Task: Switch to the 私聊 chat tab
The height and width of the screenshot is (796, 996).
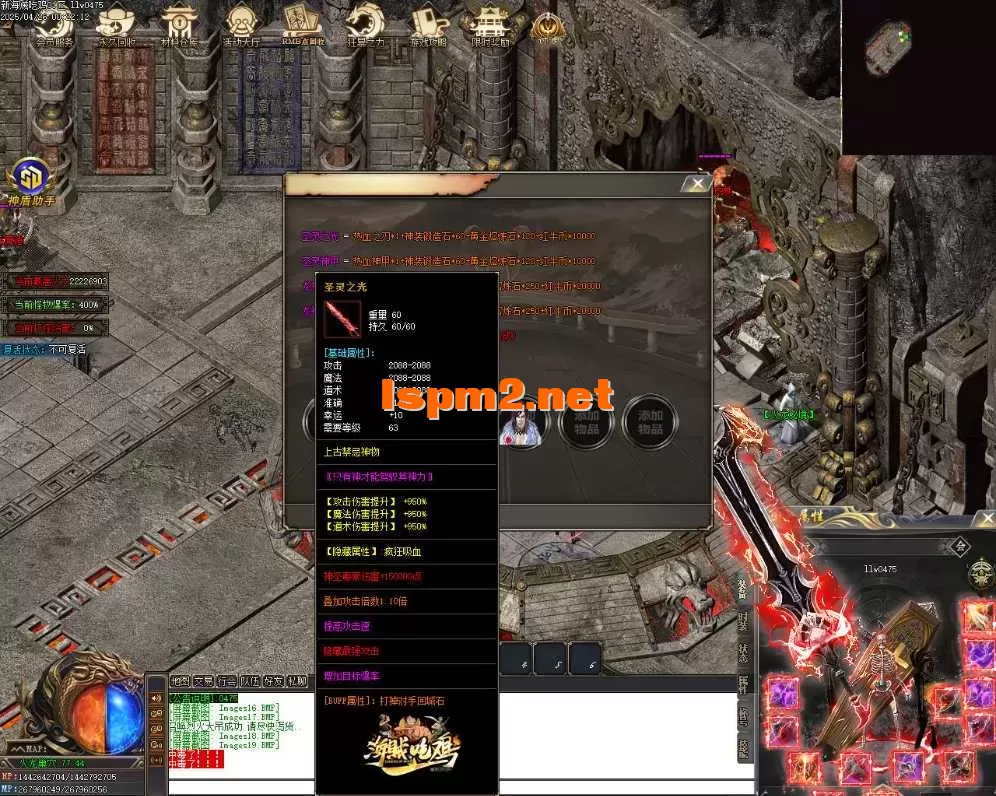Action: tap(297, 681)
